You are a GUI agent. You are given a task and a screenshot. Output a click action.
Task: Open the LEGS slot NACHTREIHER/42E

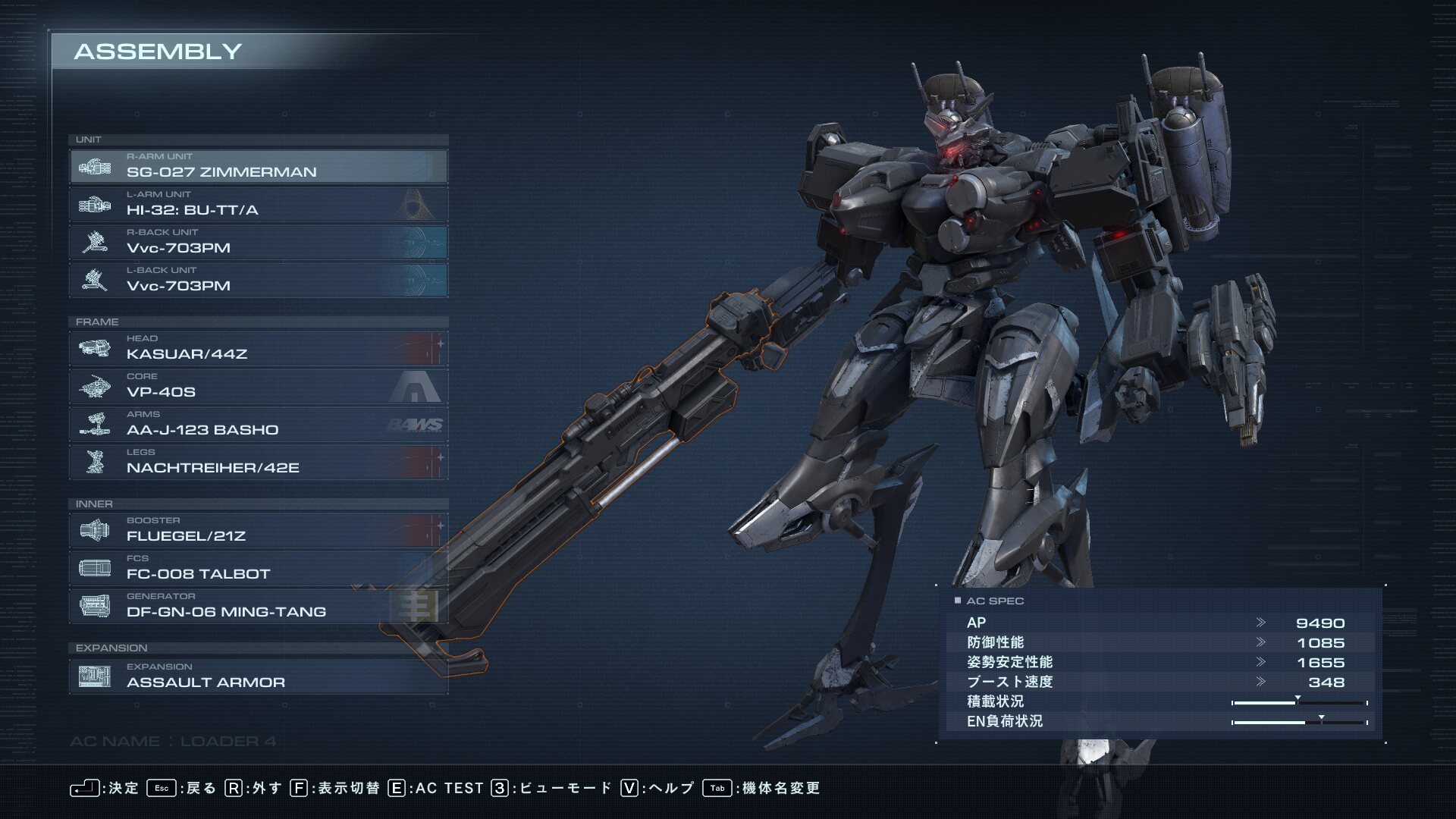click(258, 462)
